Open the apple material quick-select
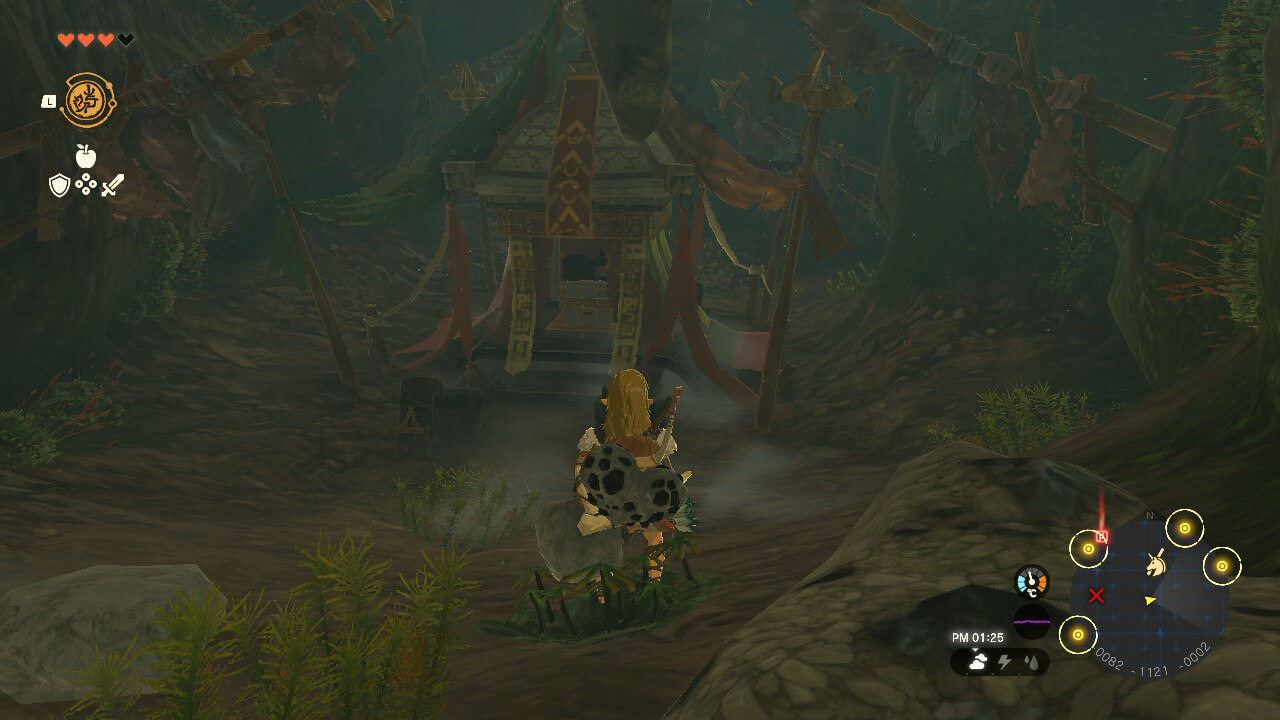 click(x=86, y=156)
